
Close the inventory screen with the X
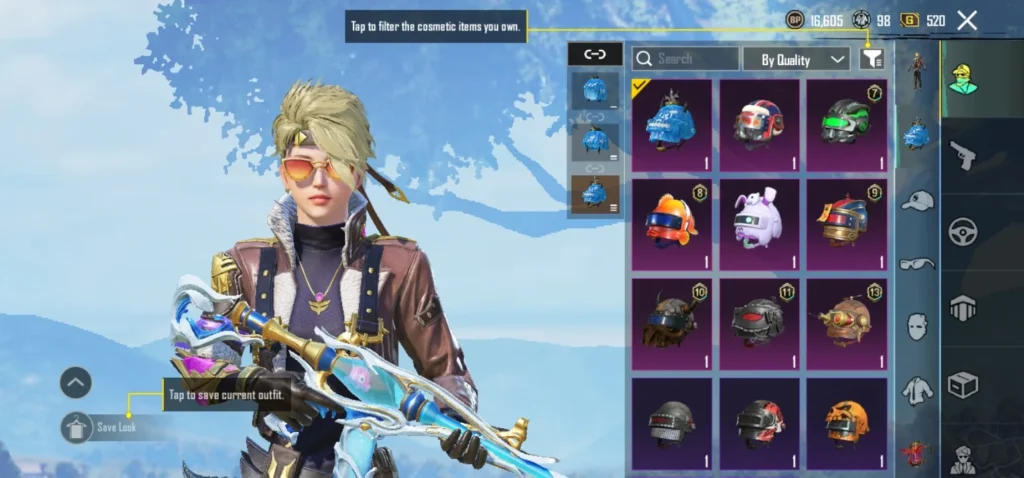tap(967, 20)
